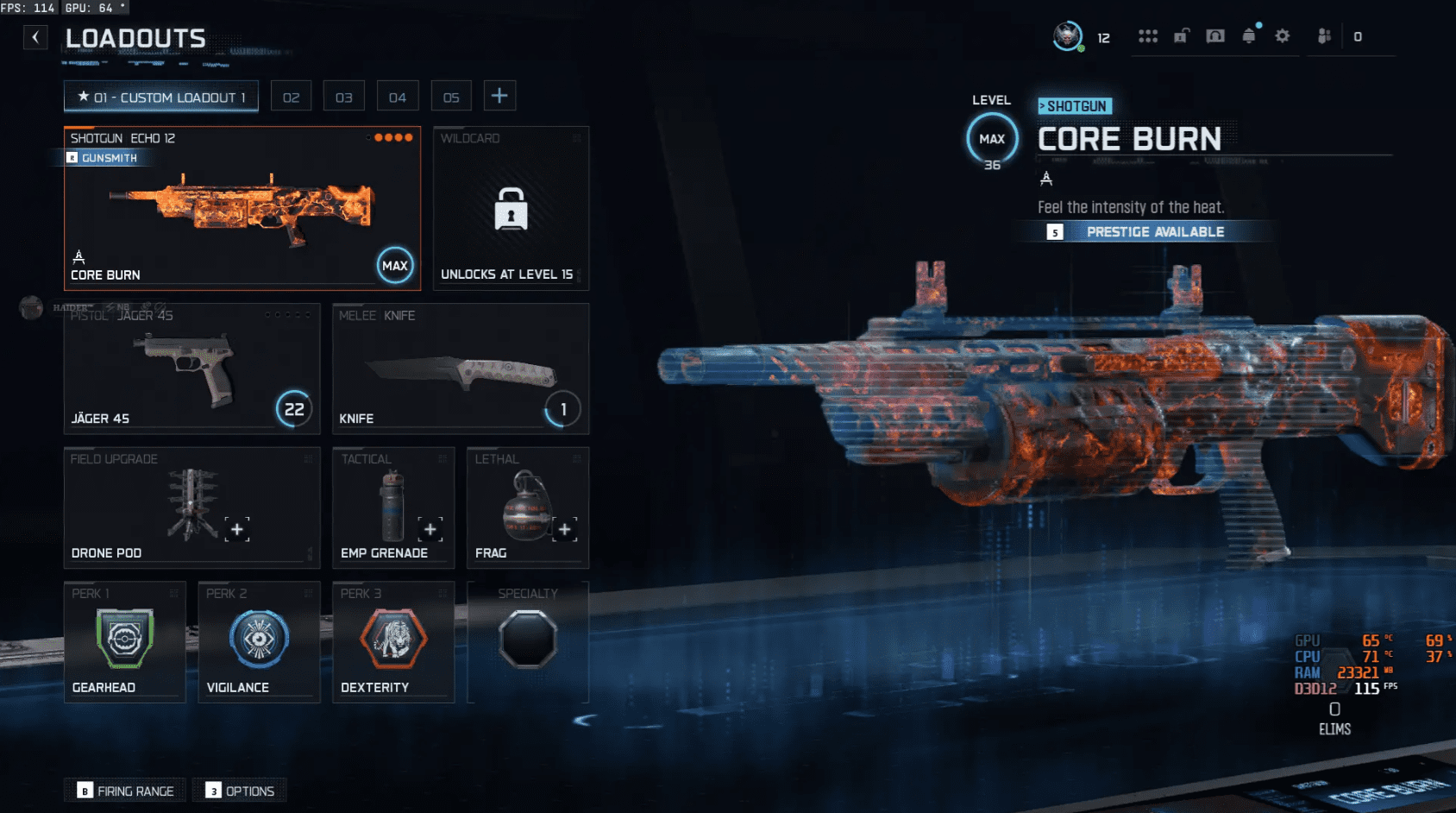Viewport: 1456px width, 813px height.
Task: Switch to loadout tab 05
Action: pos(451,97)
